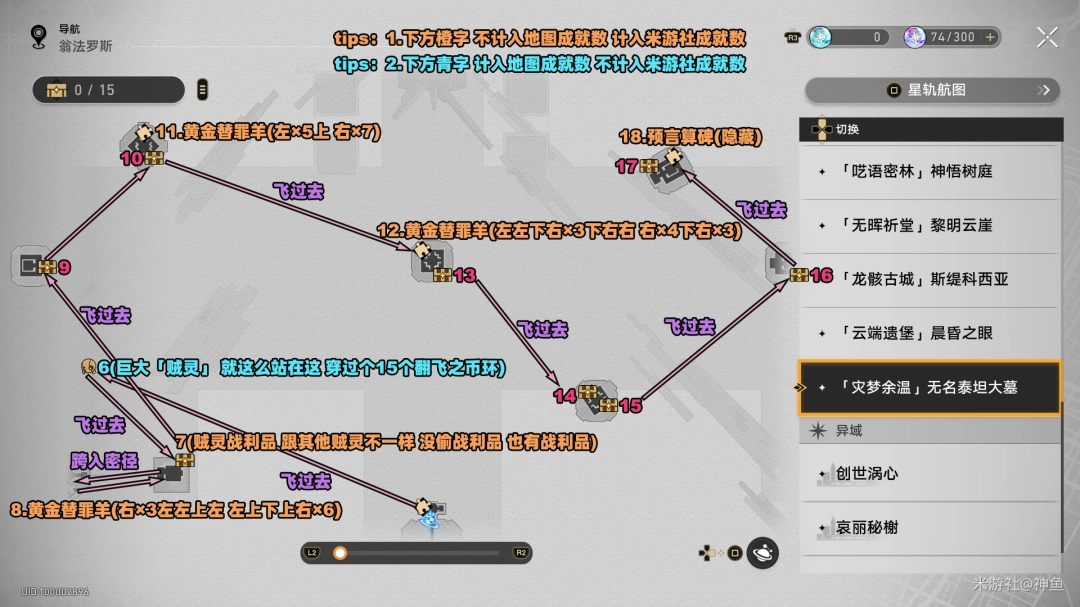This screenshot has width=1080, height=607.
Task: Open the treasure chest counter showing 0 / 15
Action: tap(108, 90)
